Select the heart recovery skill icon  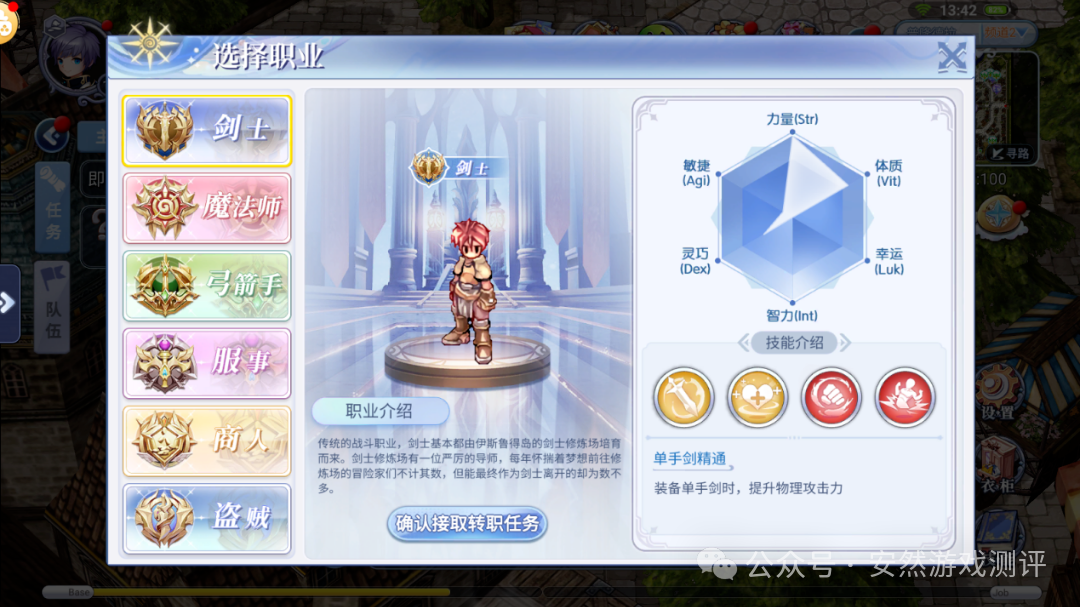[x=757, y=396]
